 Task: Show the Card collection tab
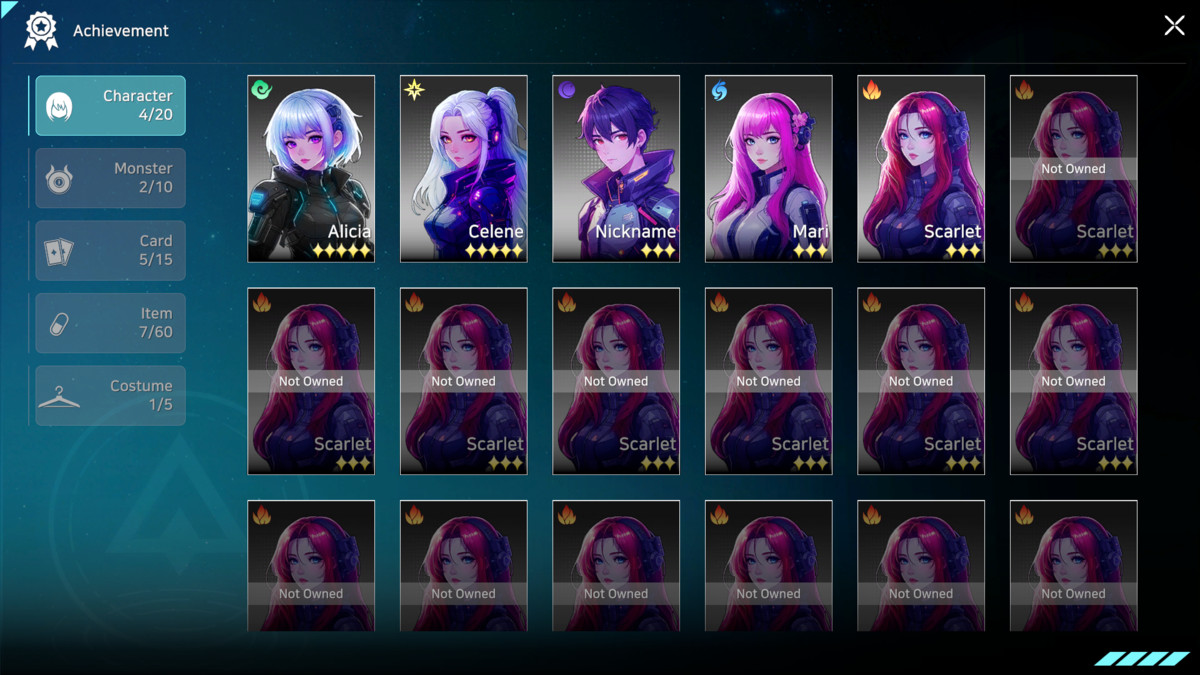(x=111, y=251)
